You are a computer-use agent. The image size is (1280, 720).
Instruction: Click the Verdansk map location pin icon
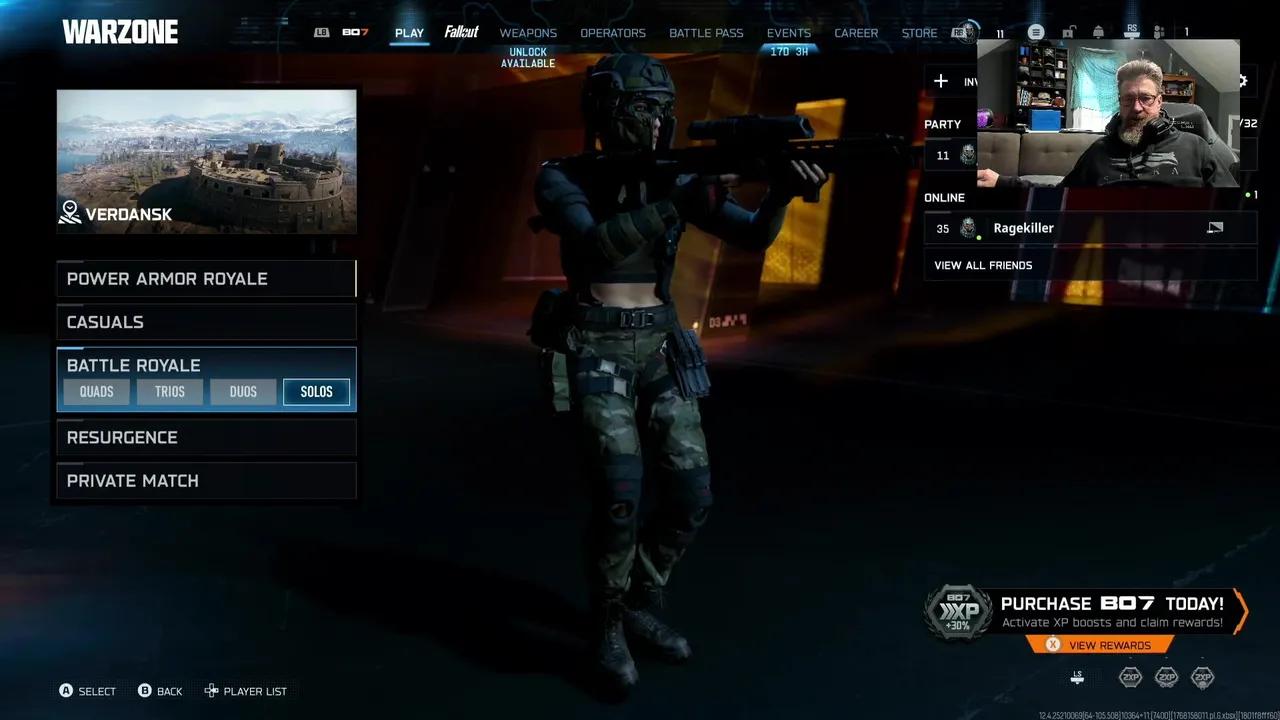69,213
